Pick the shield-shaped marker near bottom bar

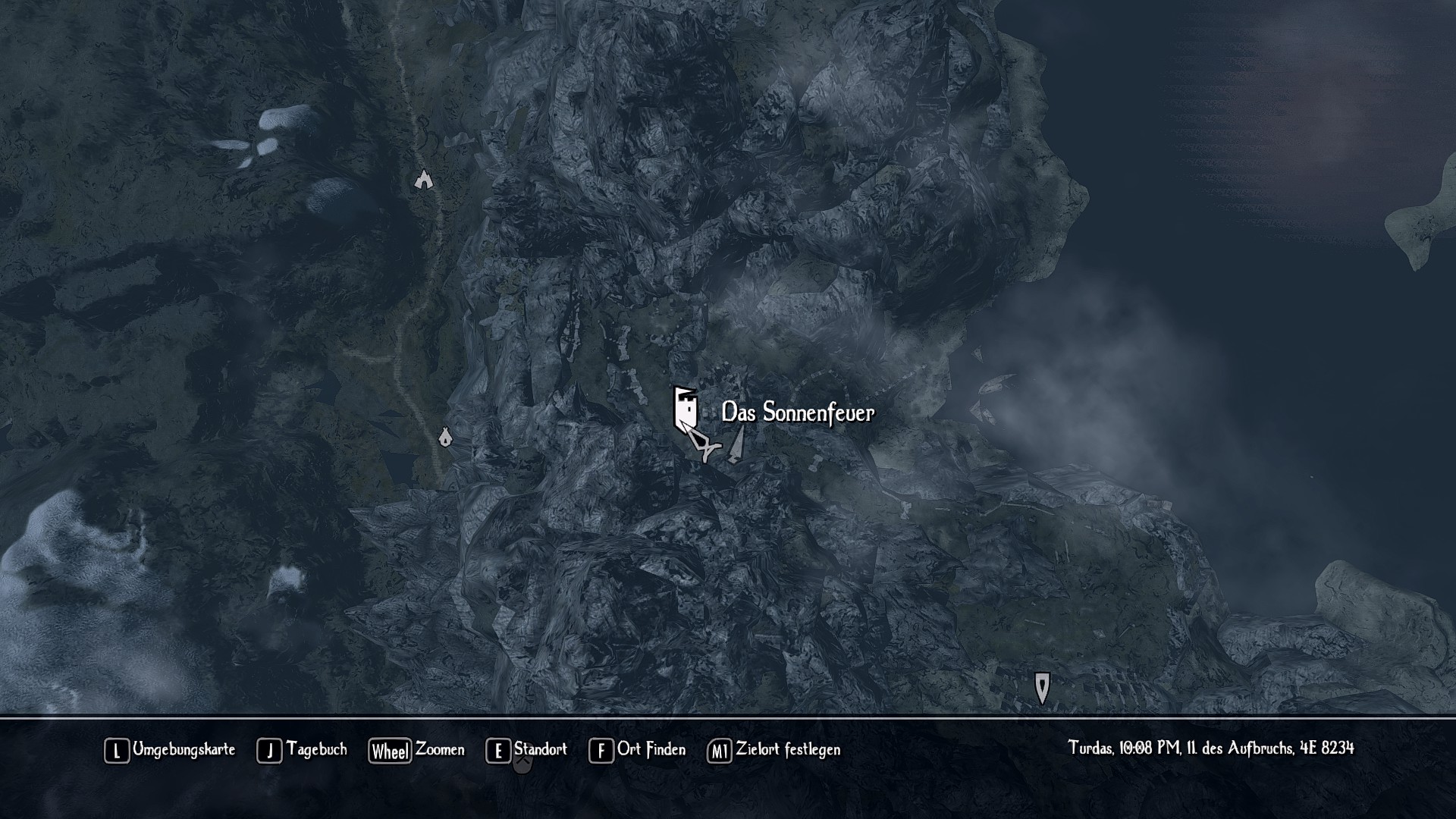click(x=1042, y=687)
